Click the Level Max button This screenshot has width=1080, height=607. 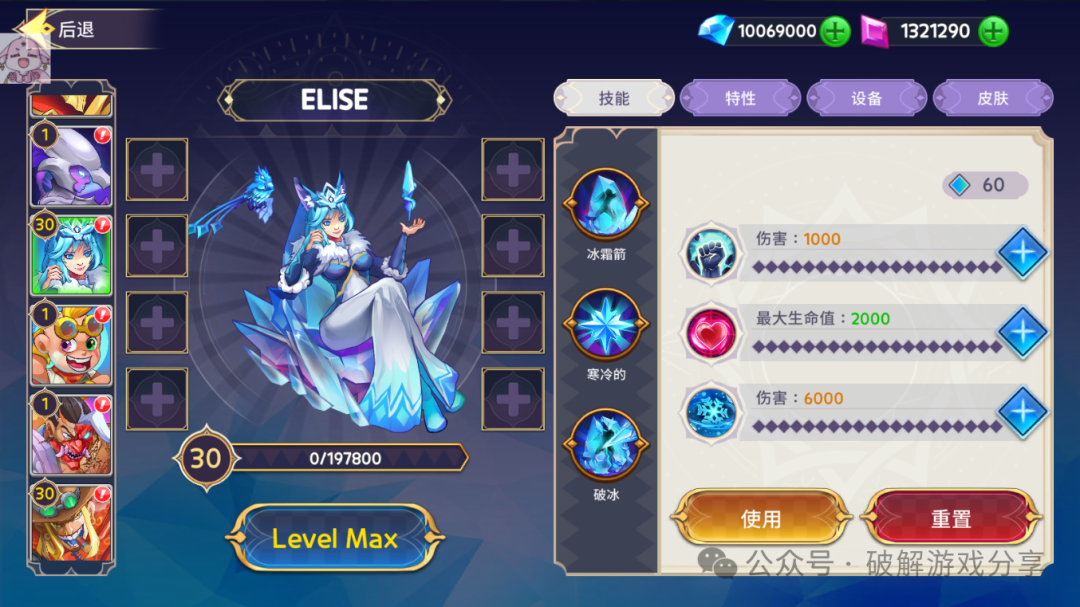(334, 538)
